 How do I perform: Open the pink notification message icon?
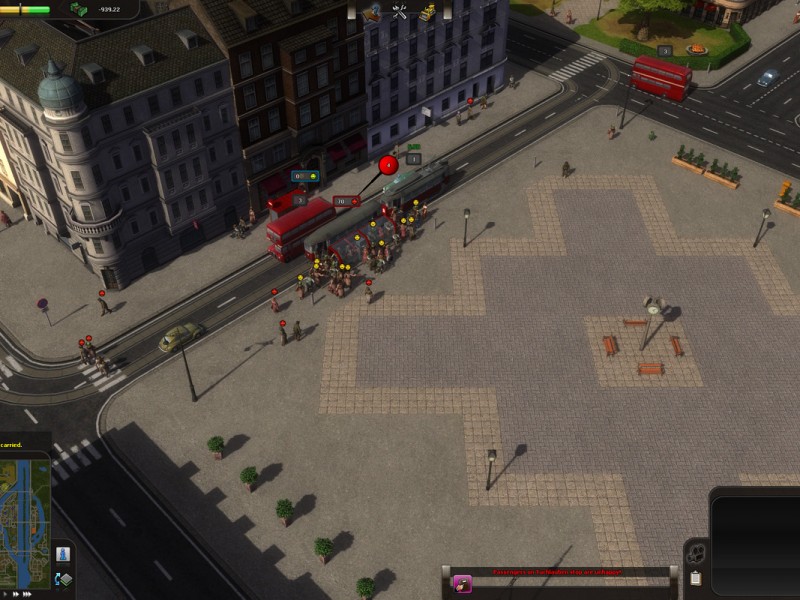pos(462,583)
